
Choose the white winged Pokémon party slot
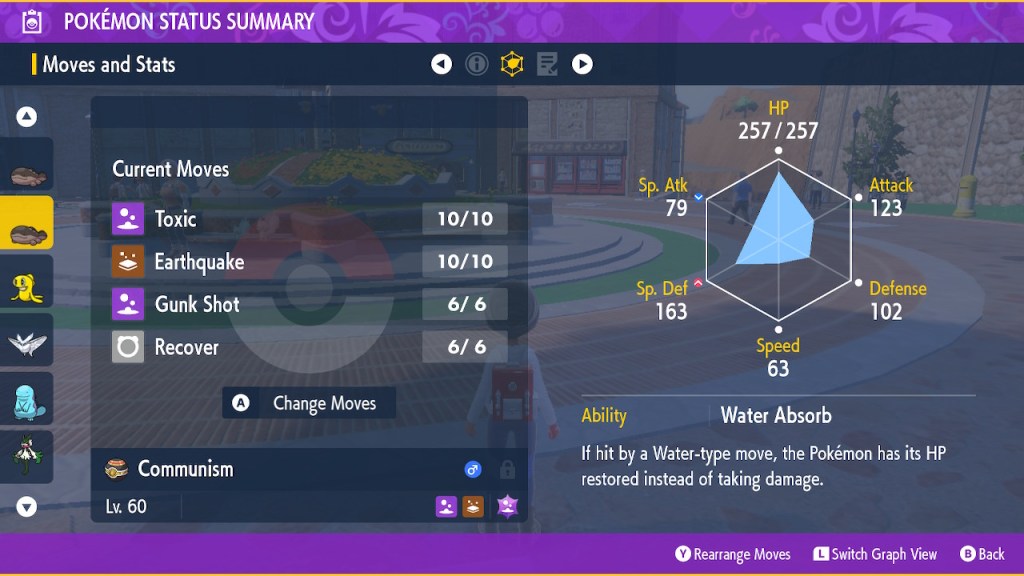pos(27,342)
